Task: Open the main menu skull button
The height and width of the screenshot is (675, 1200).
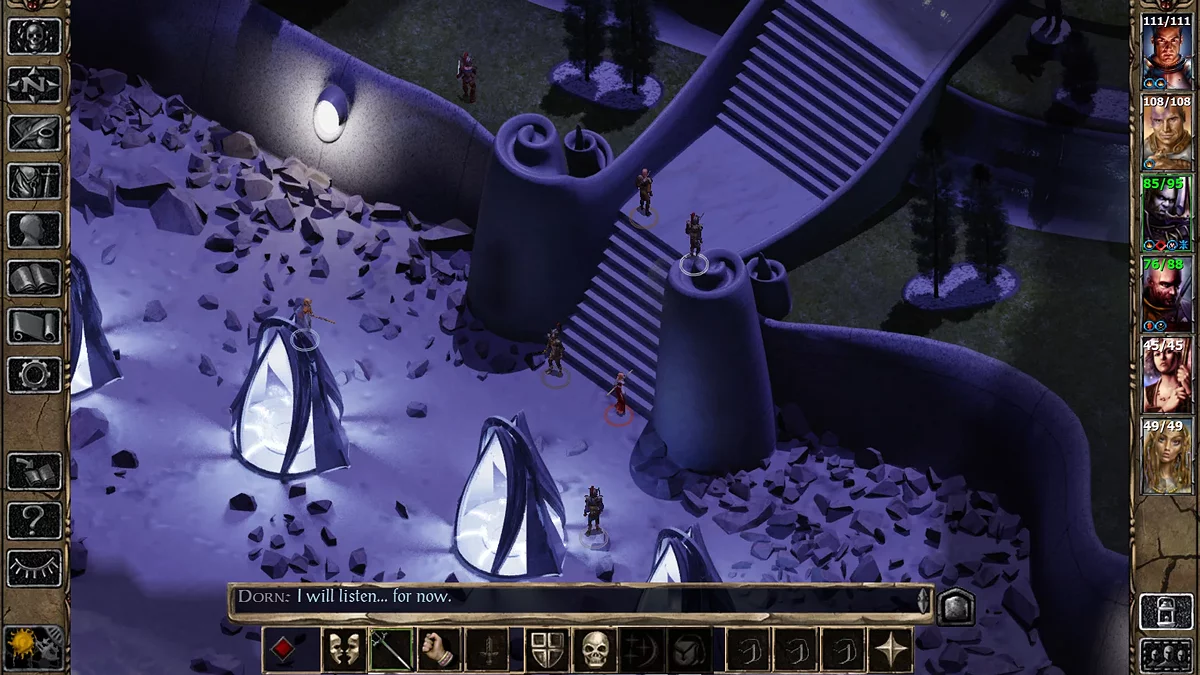Action: (34, 36)
